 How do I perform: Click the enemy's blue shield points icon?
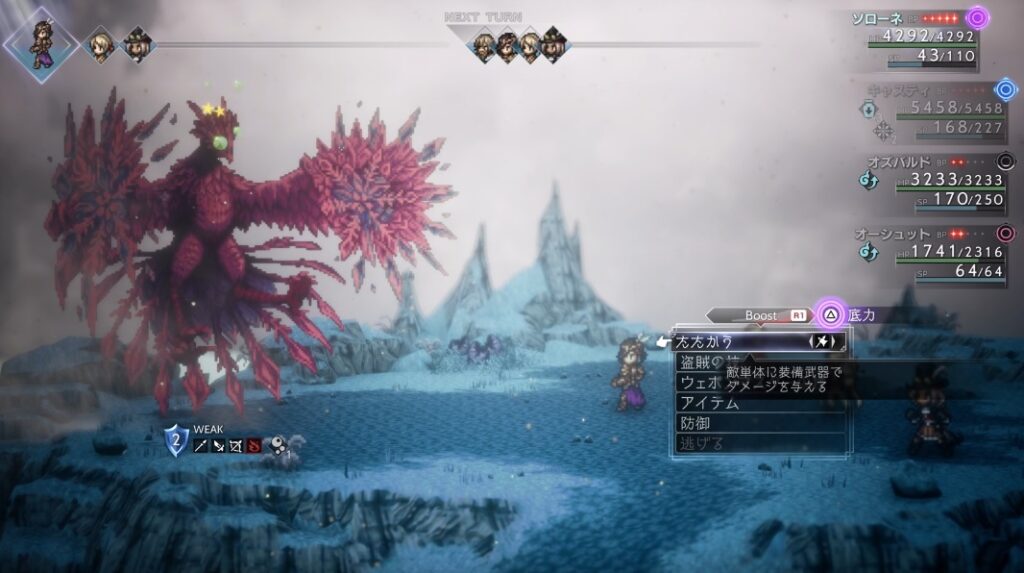pyautogui.click(x=176, y=439)
